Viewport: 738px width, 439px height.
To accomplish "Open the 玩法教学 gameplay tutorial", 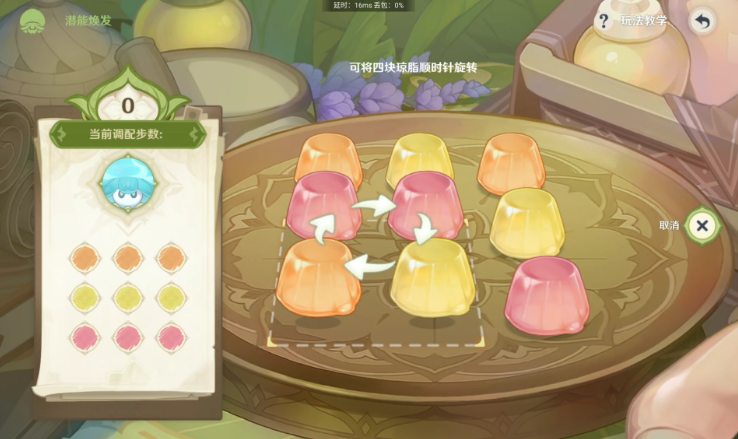I will [634, 21].
